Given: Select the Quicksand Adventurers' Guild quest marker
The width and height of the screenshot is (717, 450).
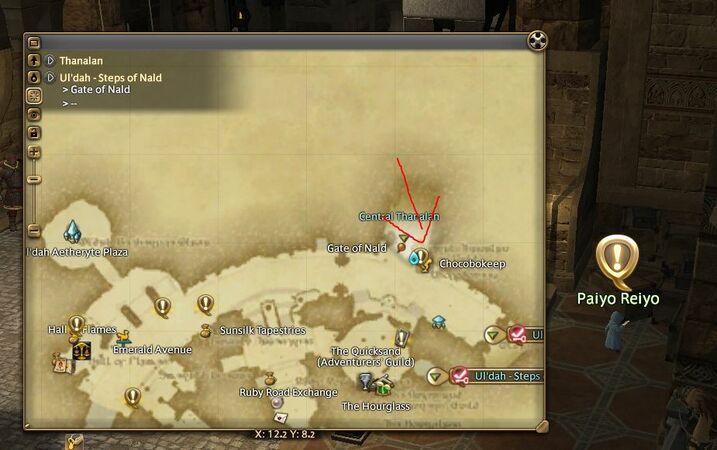Looking at the screenshot, I should click(x=402, y=339).
